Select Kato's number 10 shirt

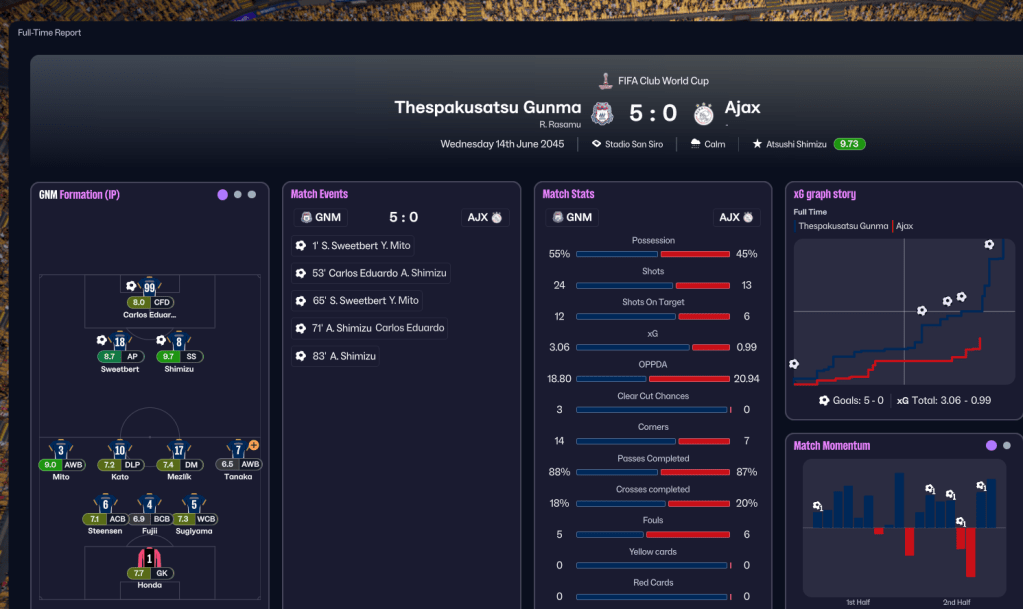[x=120, y=450]
